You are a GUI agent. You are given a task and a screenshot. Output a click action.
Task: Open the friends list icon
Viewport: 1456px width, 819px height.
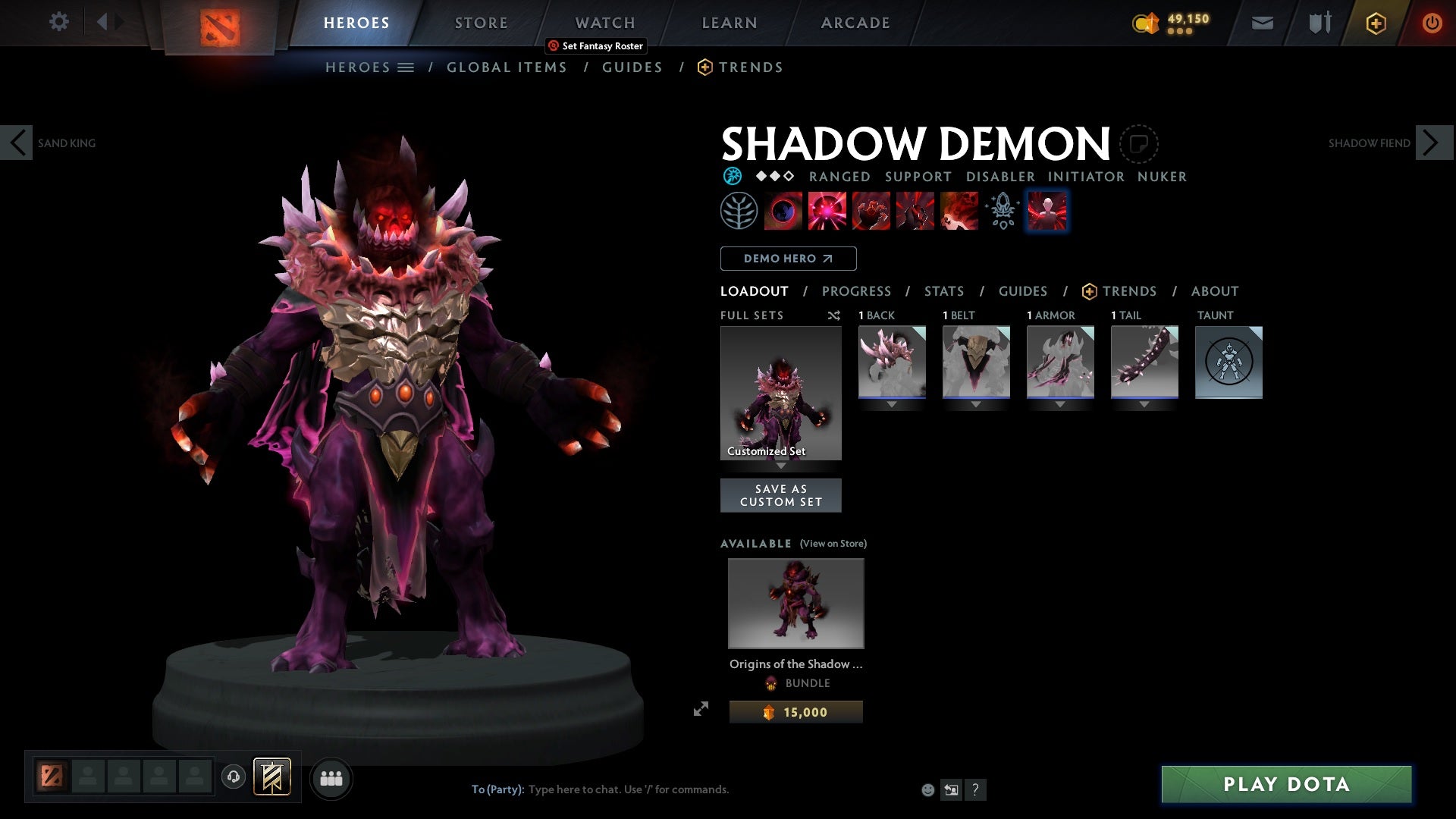click(x=331, y=777)
